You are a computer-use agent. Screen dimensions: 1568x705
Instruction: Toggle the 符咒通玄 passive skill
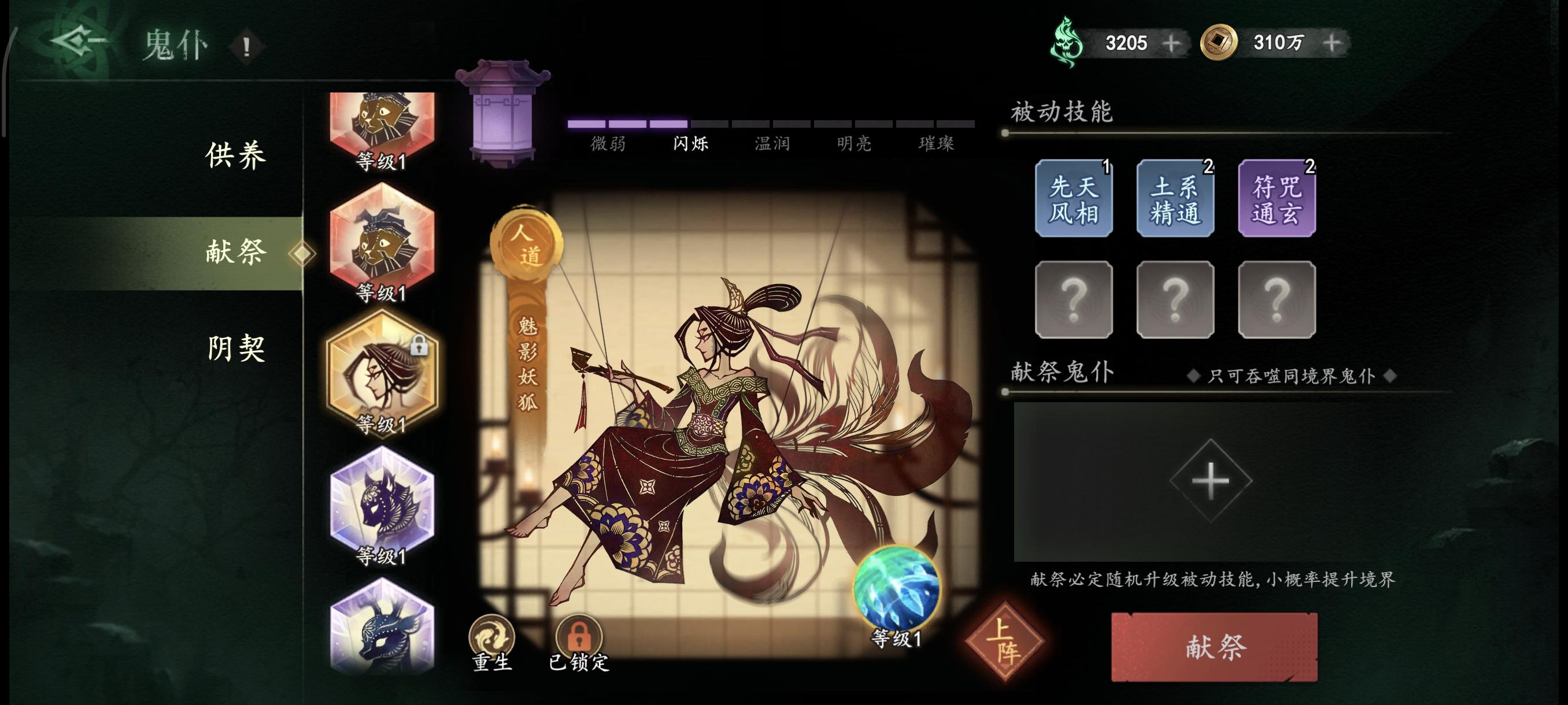(1277, 198)
